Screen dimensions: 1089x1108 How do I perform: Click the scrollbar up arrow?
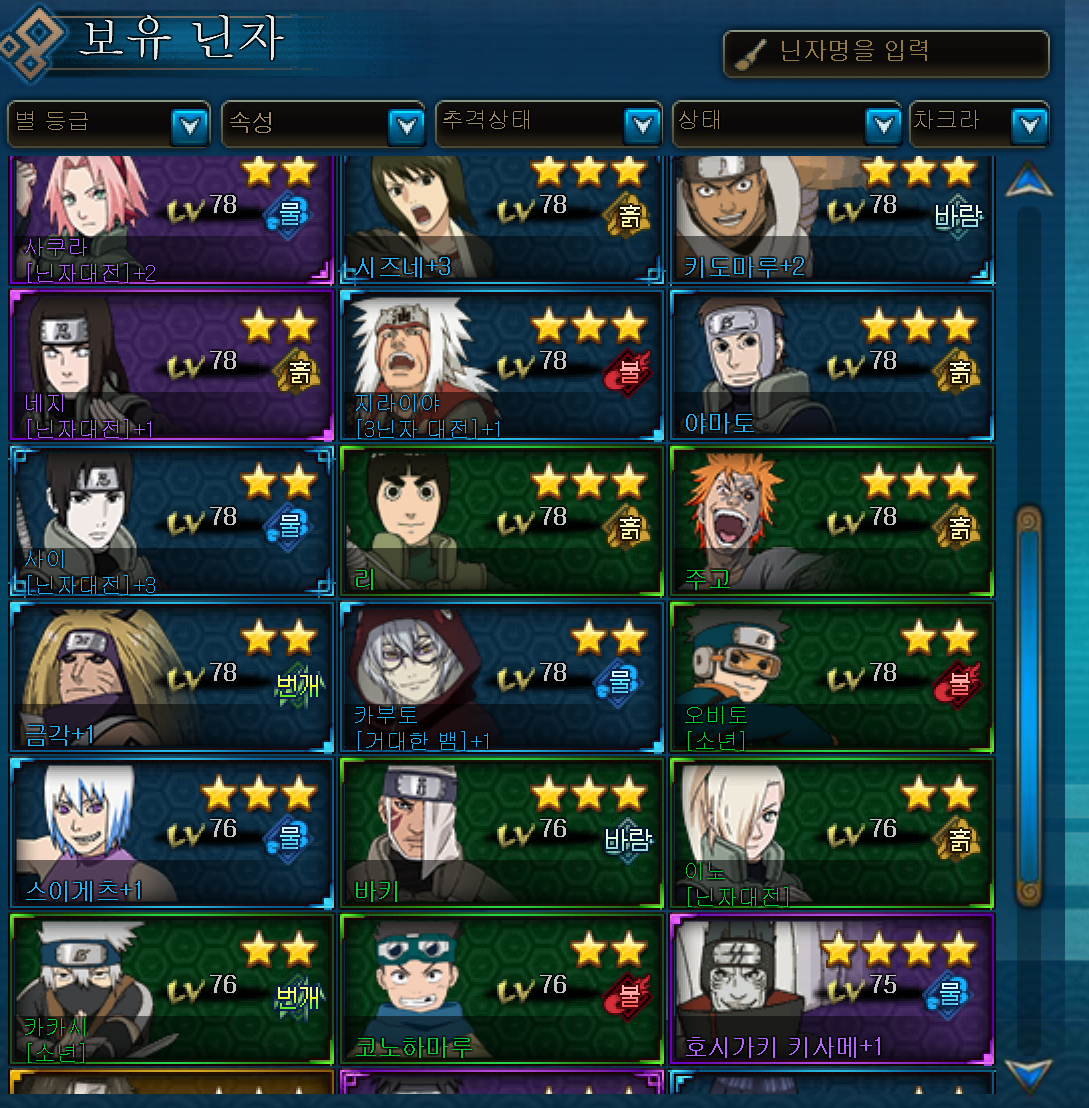pos(1029,181)
